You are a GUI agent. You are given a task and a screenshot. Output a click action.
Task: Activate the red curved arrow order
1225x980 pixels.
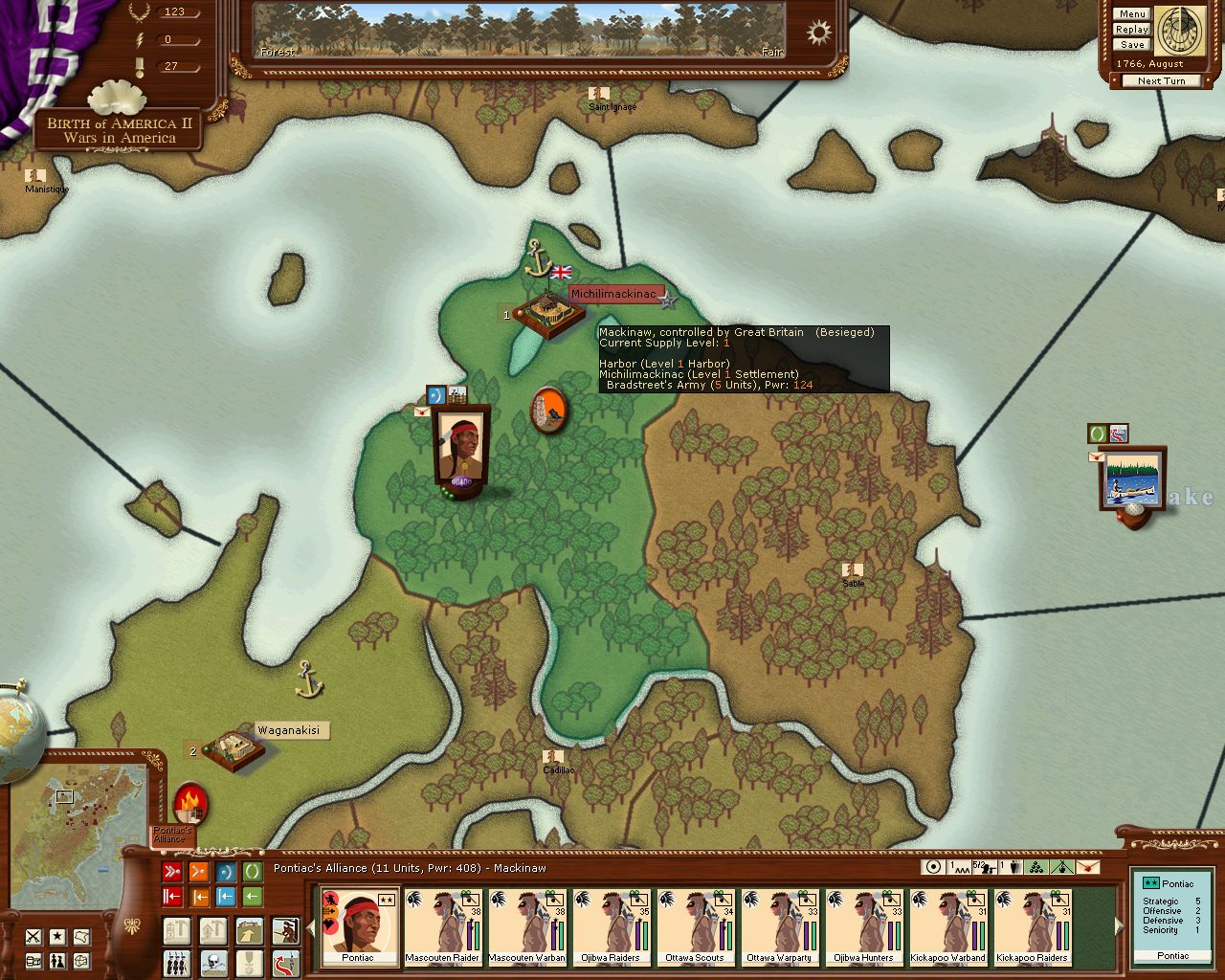point(285,962)
